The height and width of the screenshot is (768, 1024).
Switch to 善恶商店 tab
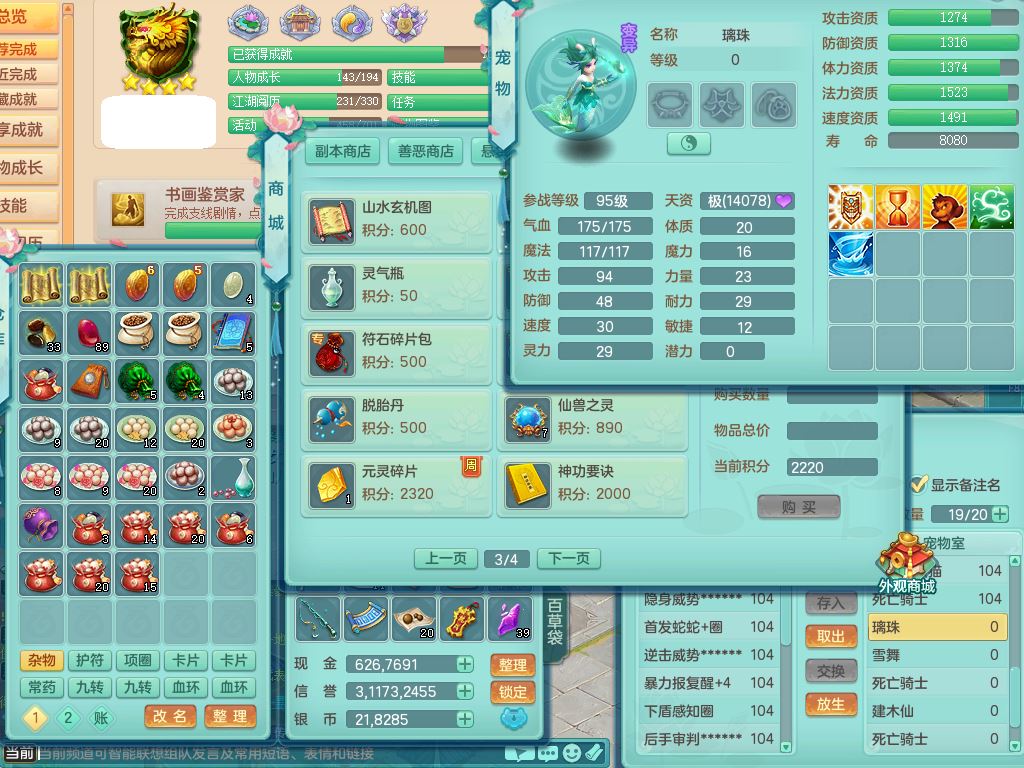pos(426,151)
